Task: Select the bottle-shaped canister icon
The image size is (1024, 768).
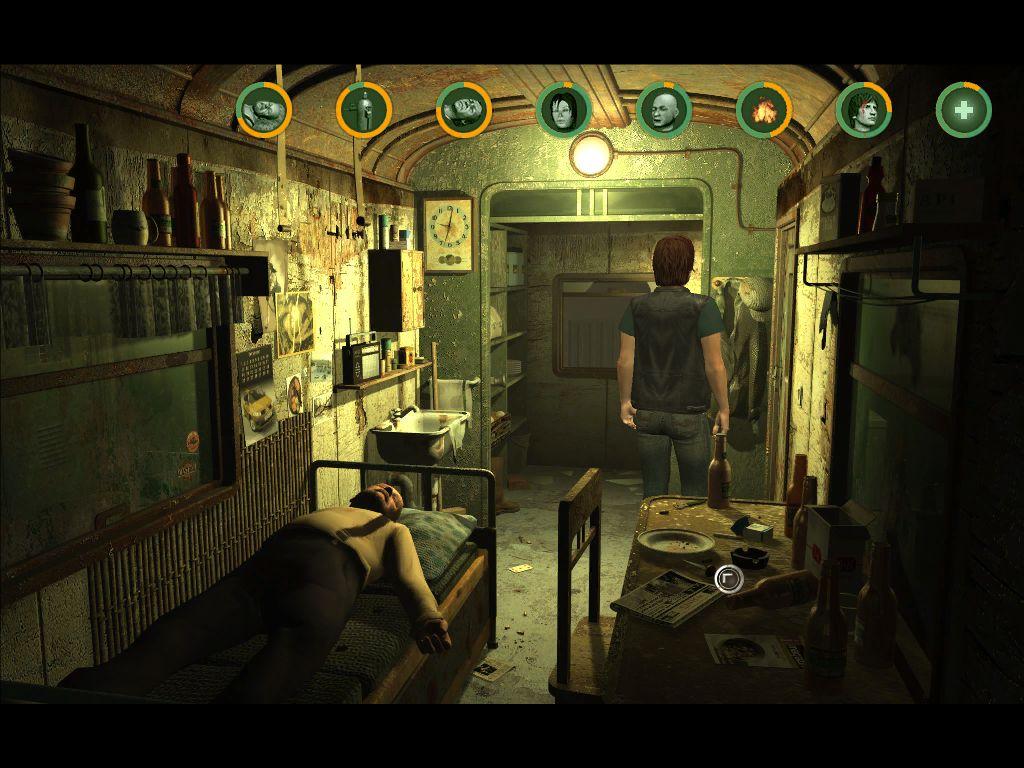Action: click(x=364, y=109)
